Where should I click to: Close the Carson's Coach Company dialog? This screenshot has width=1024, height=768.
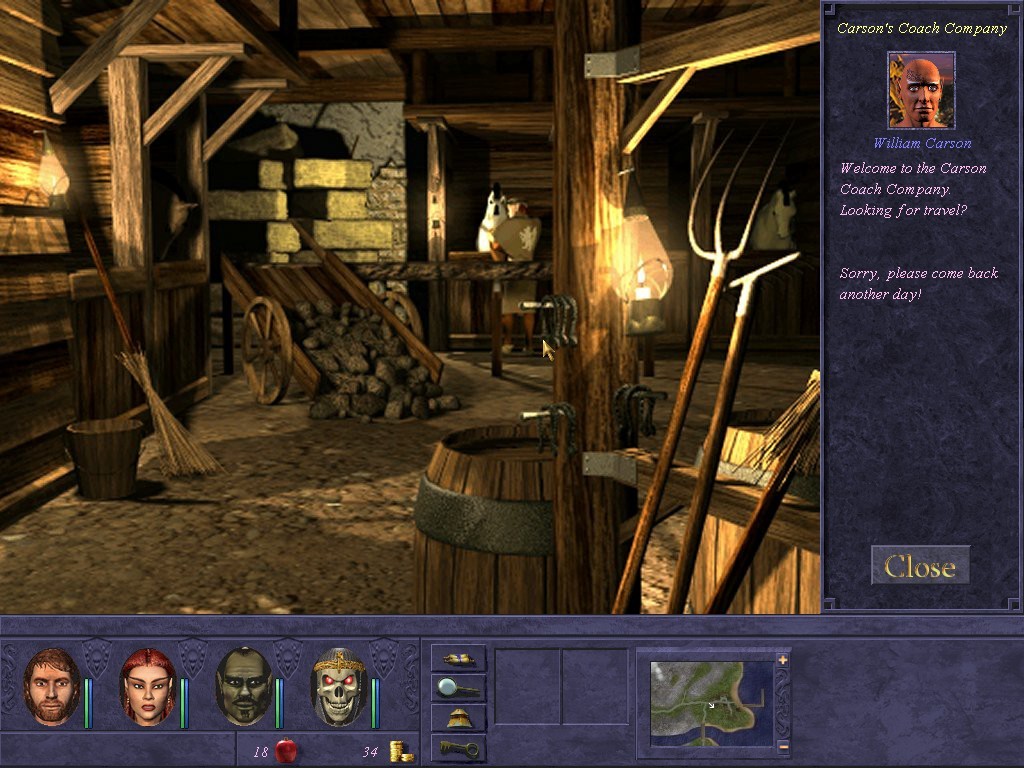919,567
